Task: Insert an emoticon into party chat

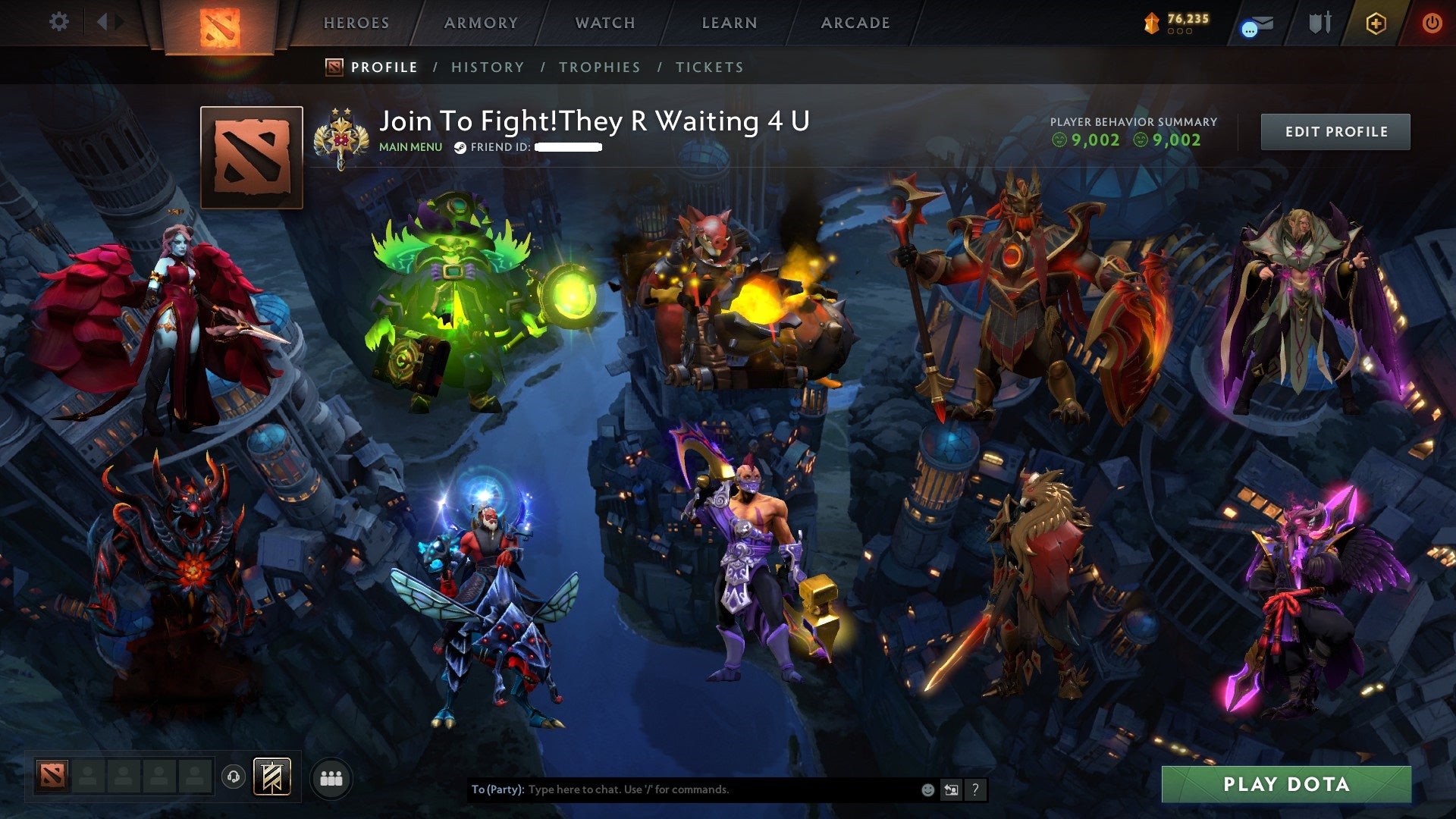Action: coord(927,789)
